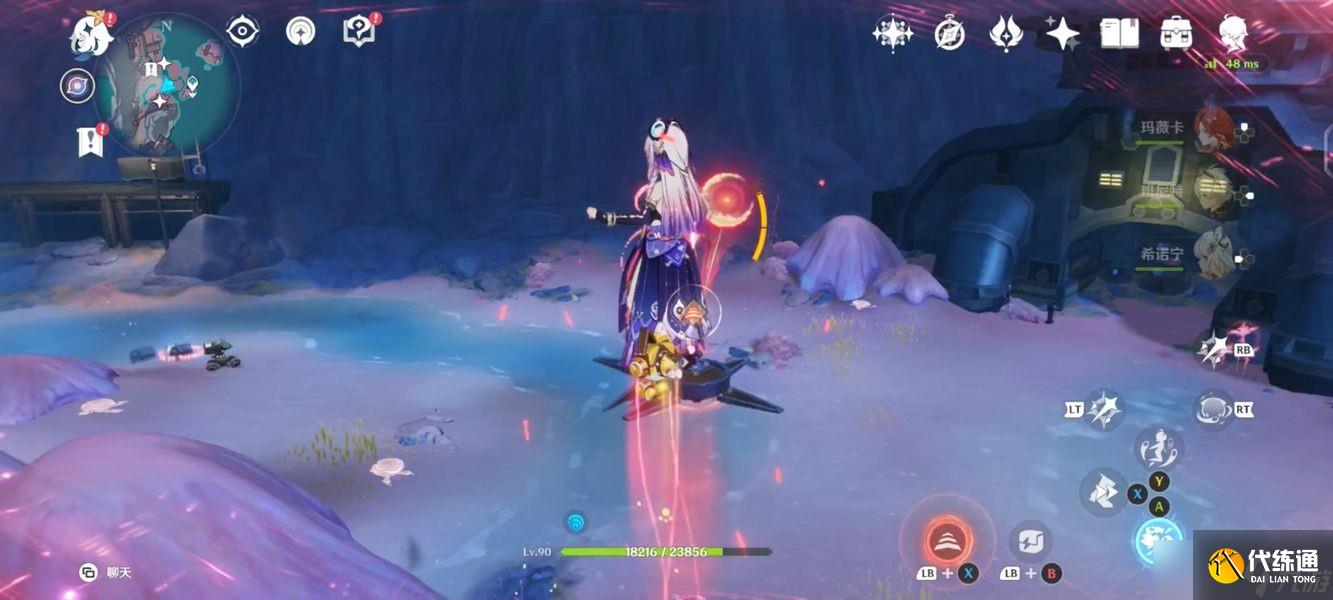Open the wish star cluster icon
Viewport: 1333px width, 600px height.
(891, 34)
